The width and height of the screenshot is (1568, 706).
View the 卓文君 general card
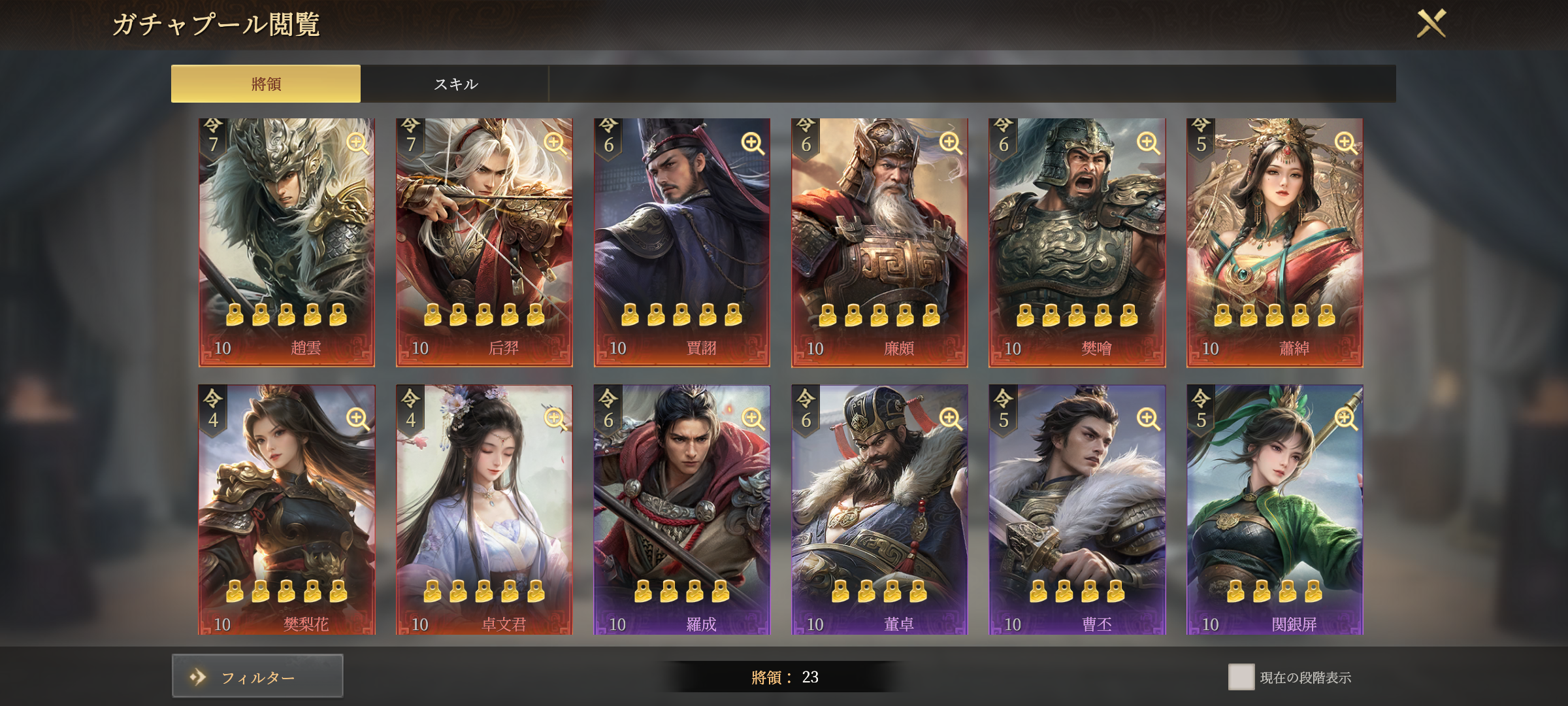coord(484,510)
